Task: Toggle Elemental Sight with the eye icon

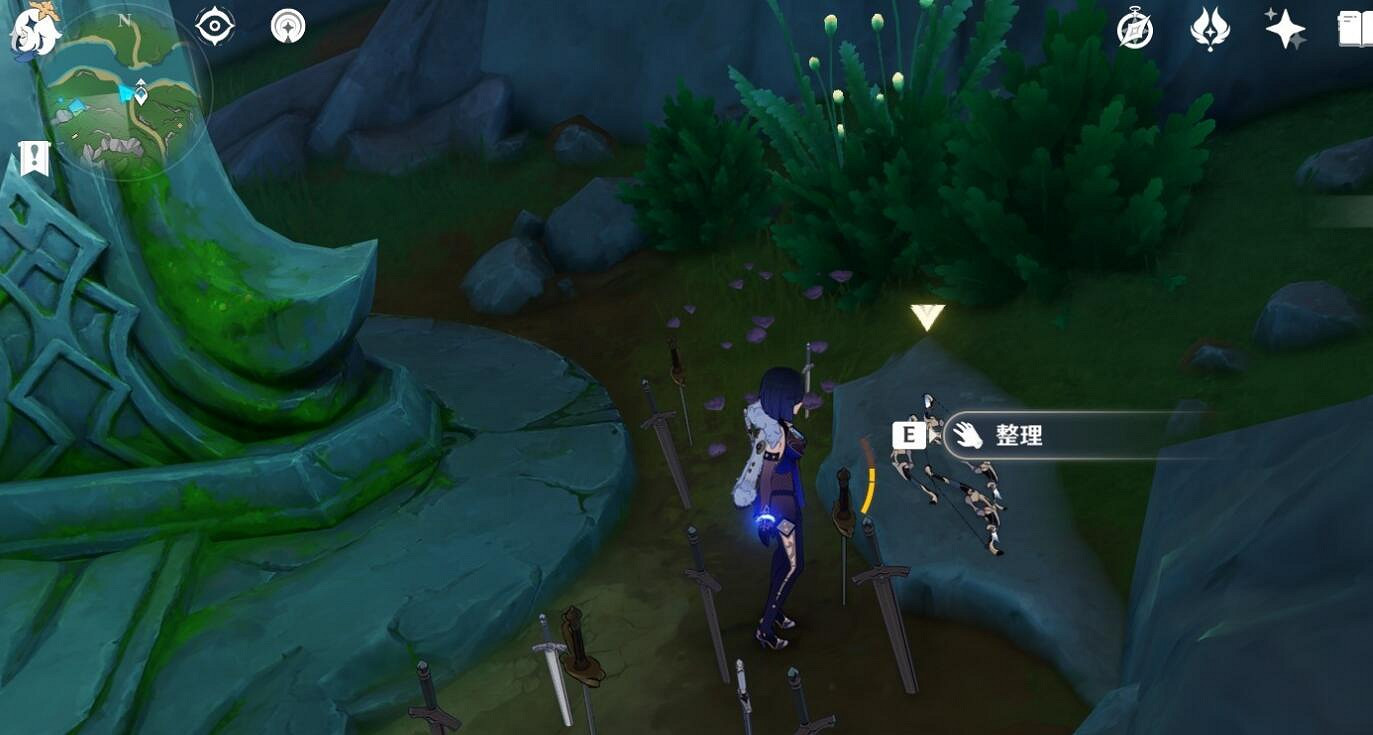Action: pos(214,24)
